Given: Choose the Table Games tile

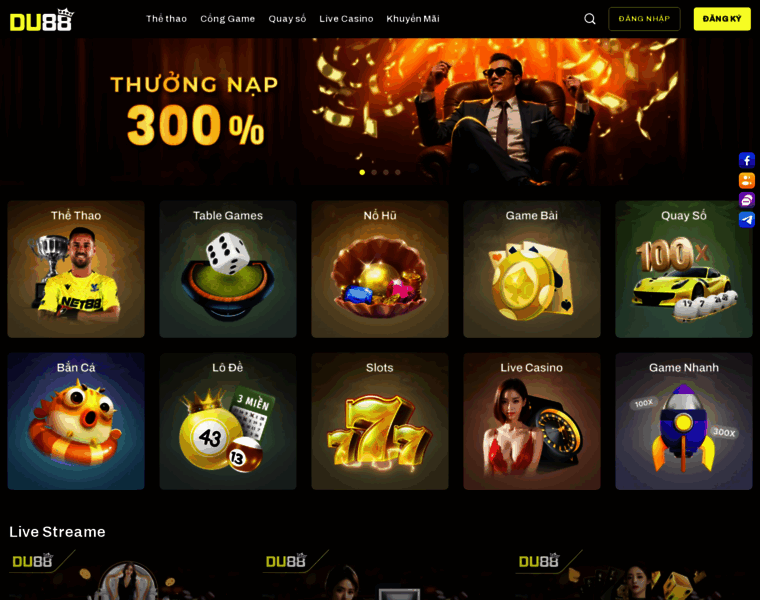Looking at the screenshot, I should 228,269.
